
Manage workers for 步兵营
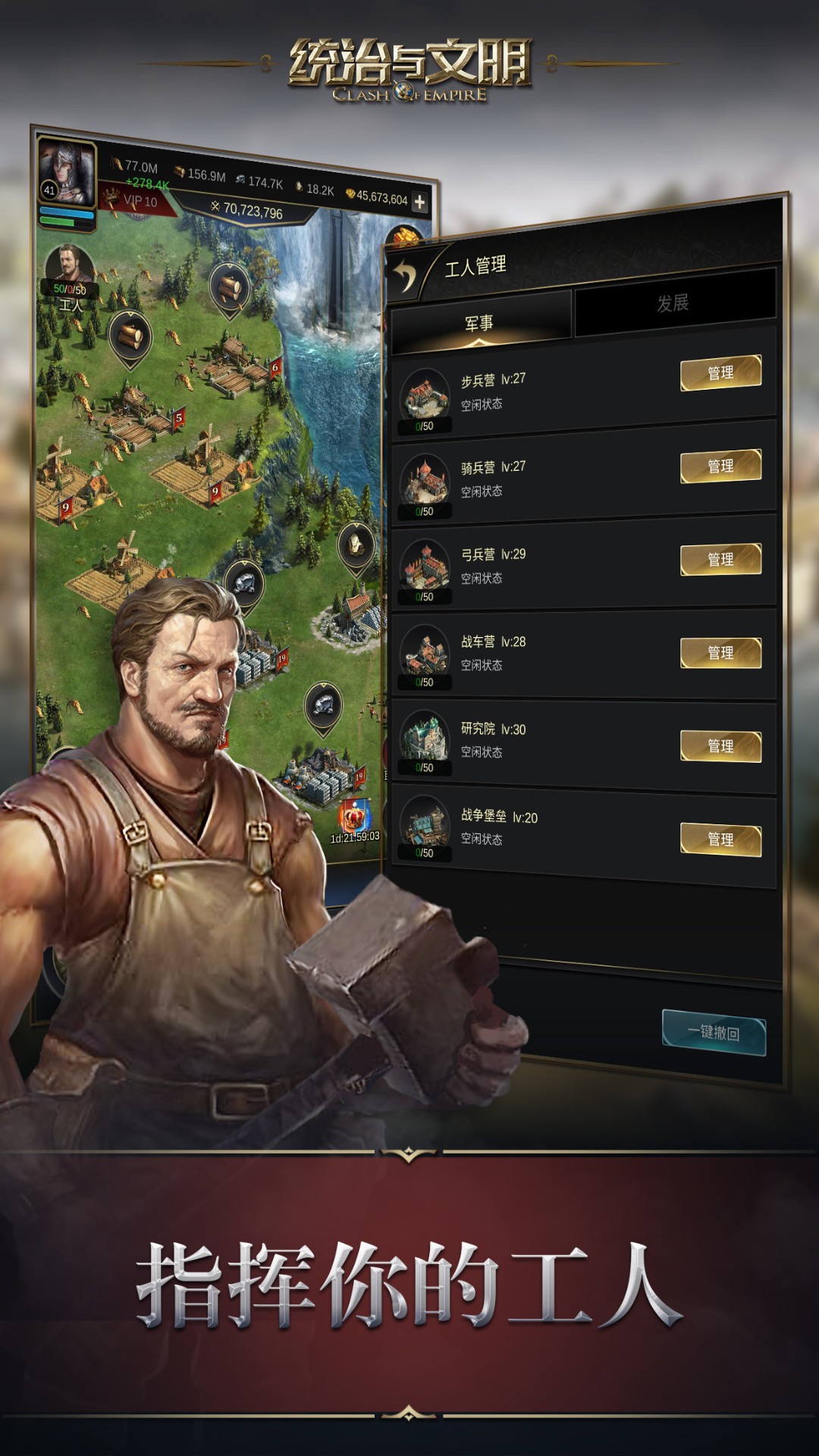720,372
